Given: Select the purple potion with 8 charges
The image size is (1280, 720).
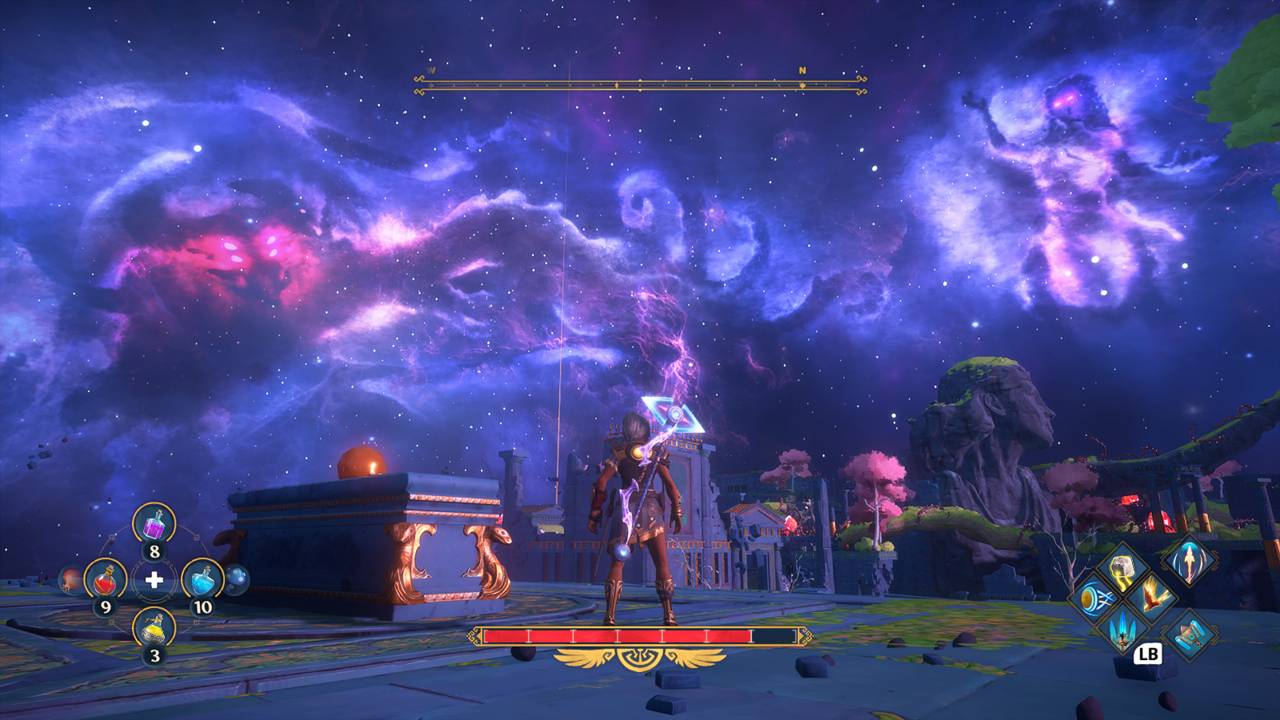Looking at the screenshot, I should (154, 523).
